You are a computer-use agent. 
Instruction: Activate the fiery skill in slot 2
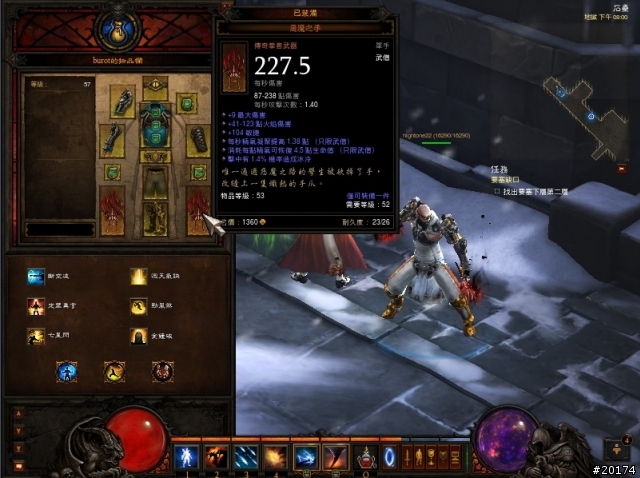coord(217,457)
